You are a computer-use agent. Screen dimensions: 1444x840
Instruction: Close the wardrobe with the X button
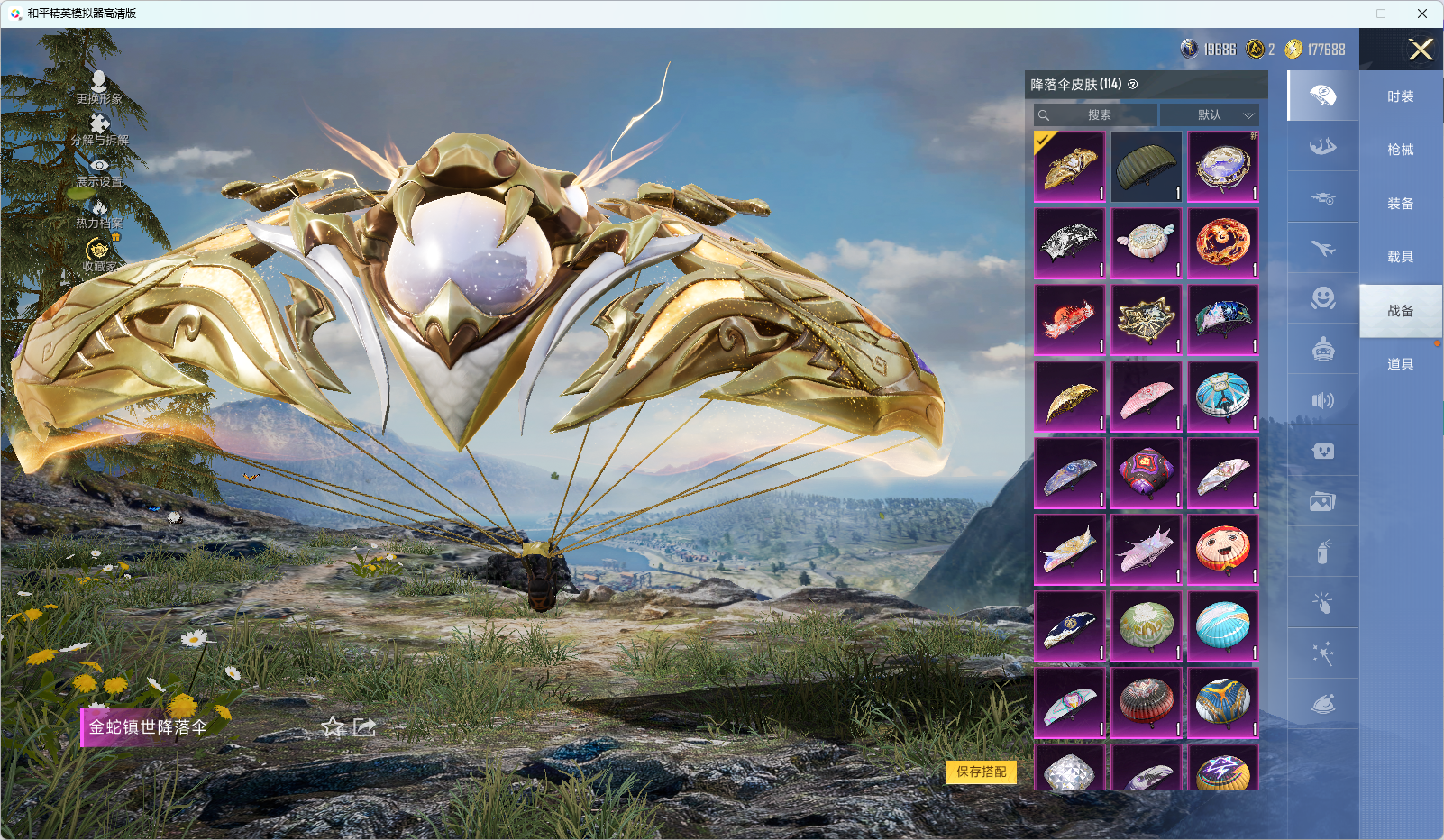click(x=1421, y=50)
